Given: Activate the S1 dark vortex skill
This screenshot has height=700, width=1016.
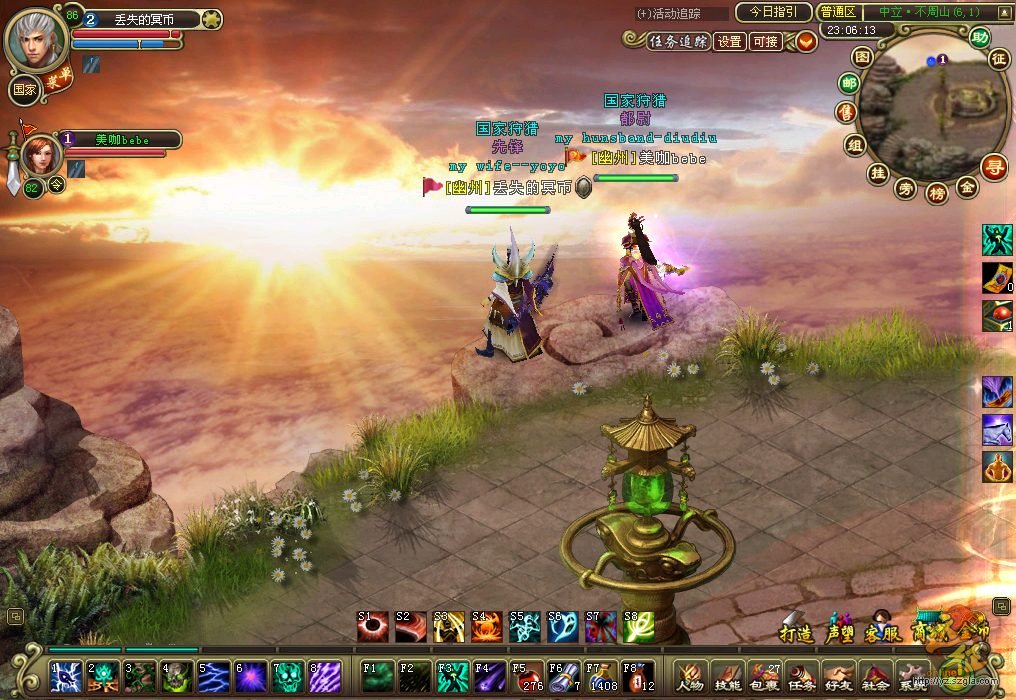Looking at the screenshot, I should click(x=372, y=627).
